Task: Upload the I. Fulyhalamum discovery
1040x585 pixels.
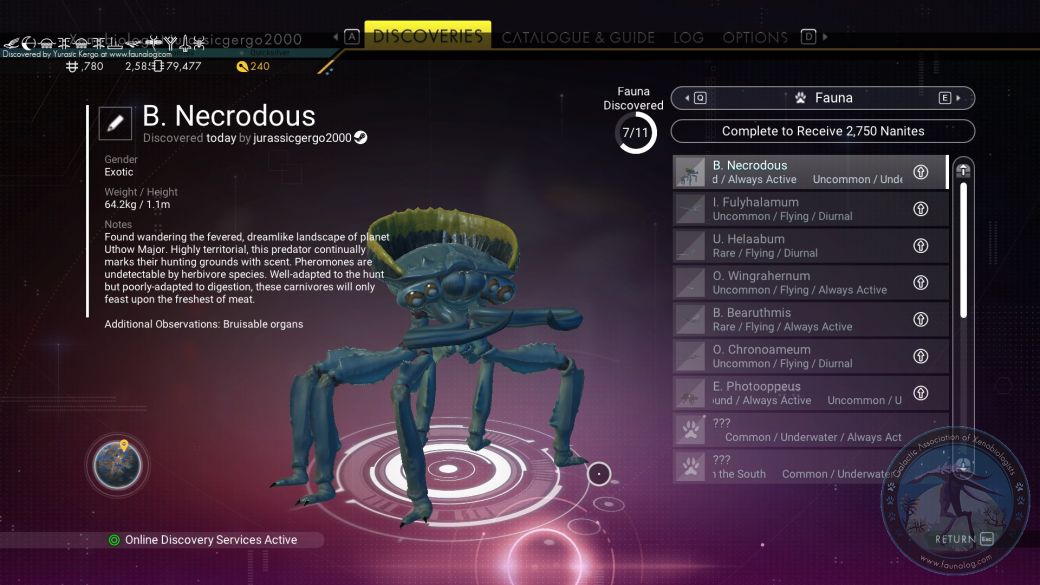Action: click(x=921, y=209)
